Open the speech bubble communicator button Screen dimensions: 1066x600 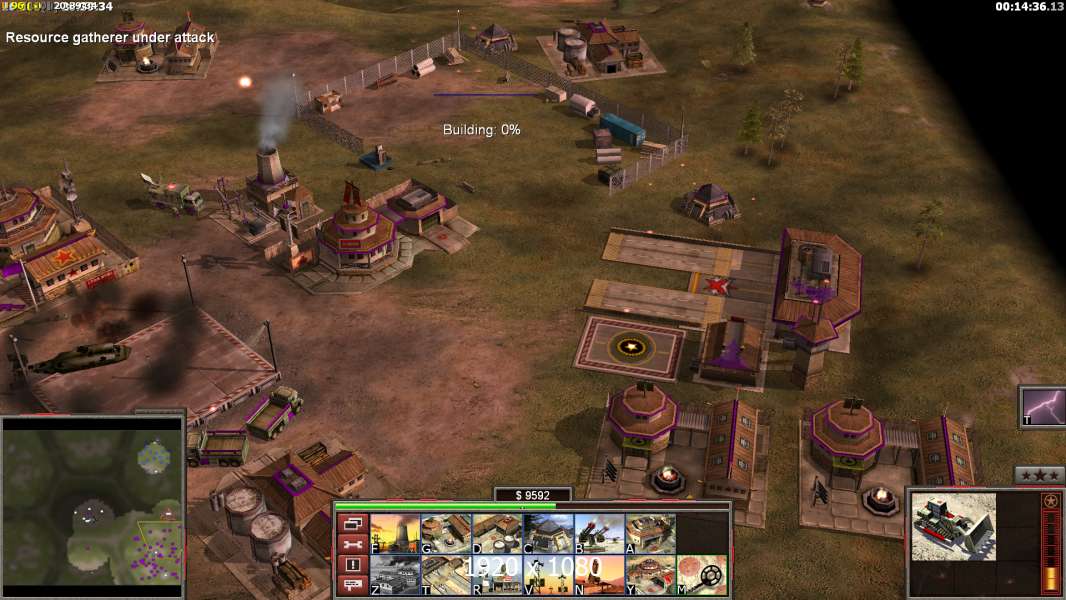click(352, 585)
